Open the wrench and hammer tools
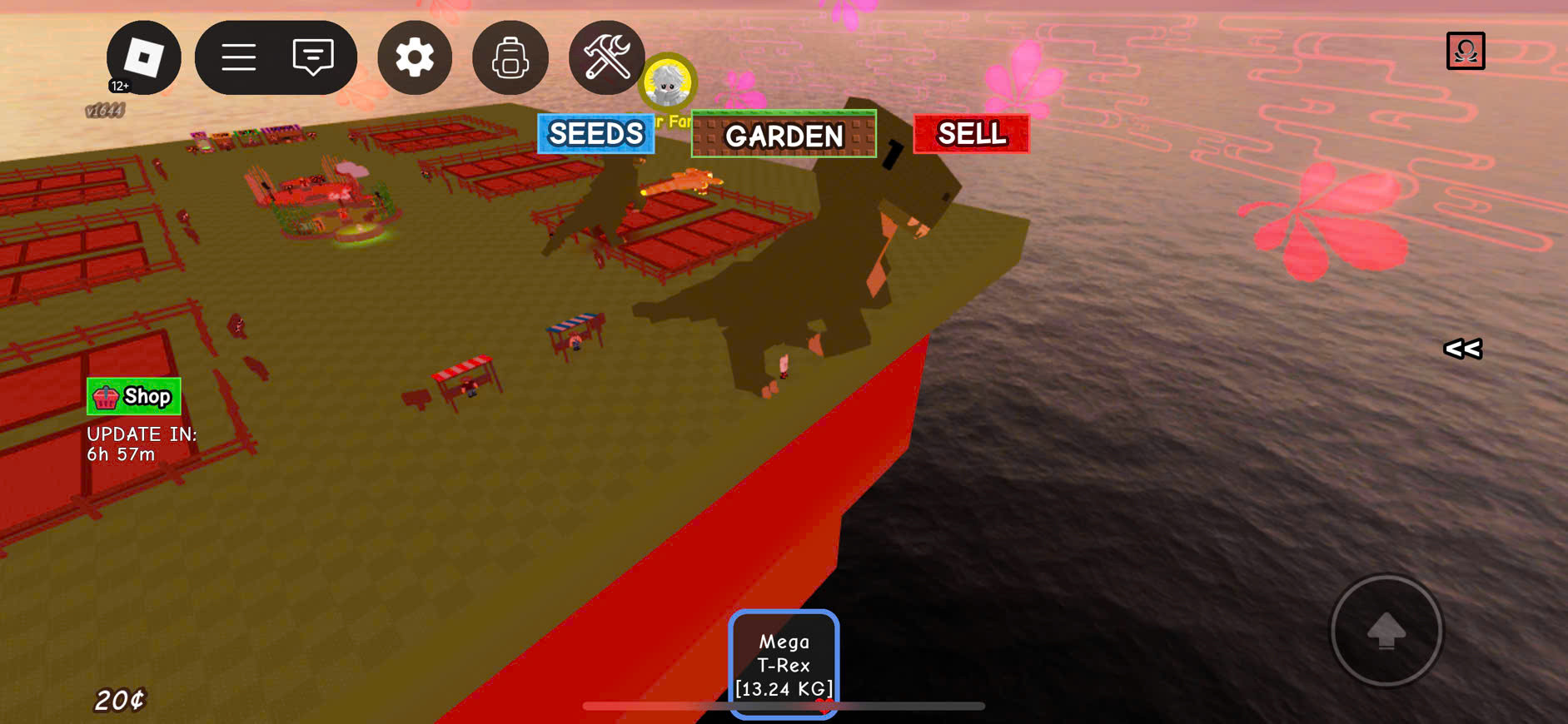The width and height of the screenshot is (1568, 724). click(606, 57)
